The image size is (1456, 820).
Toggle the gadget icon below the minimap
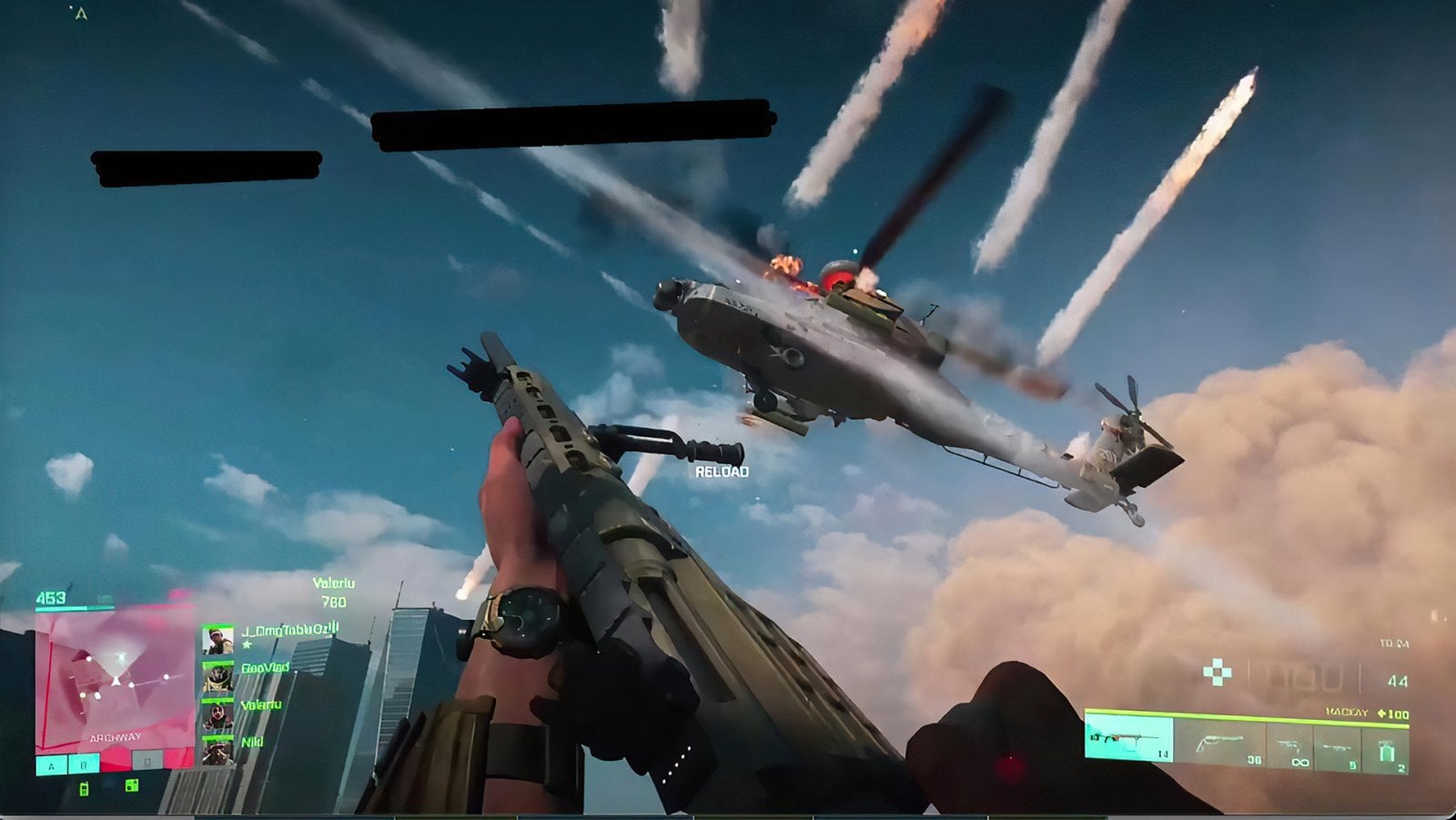(x=84, y=788)
